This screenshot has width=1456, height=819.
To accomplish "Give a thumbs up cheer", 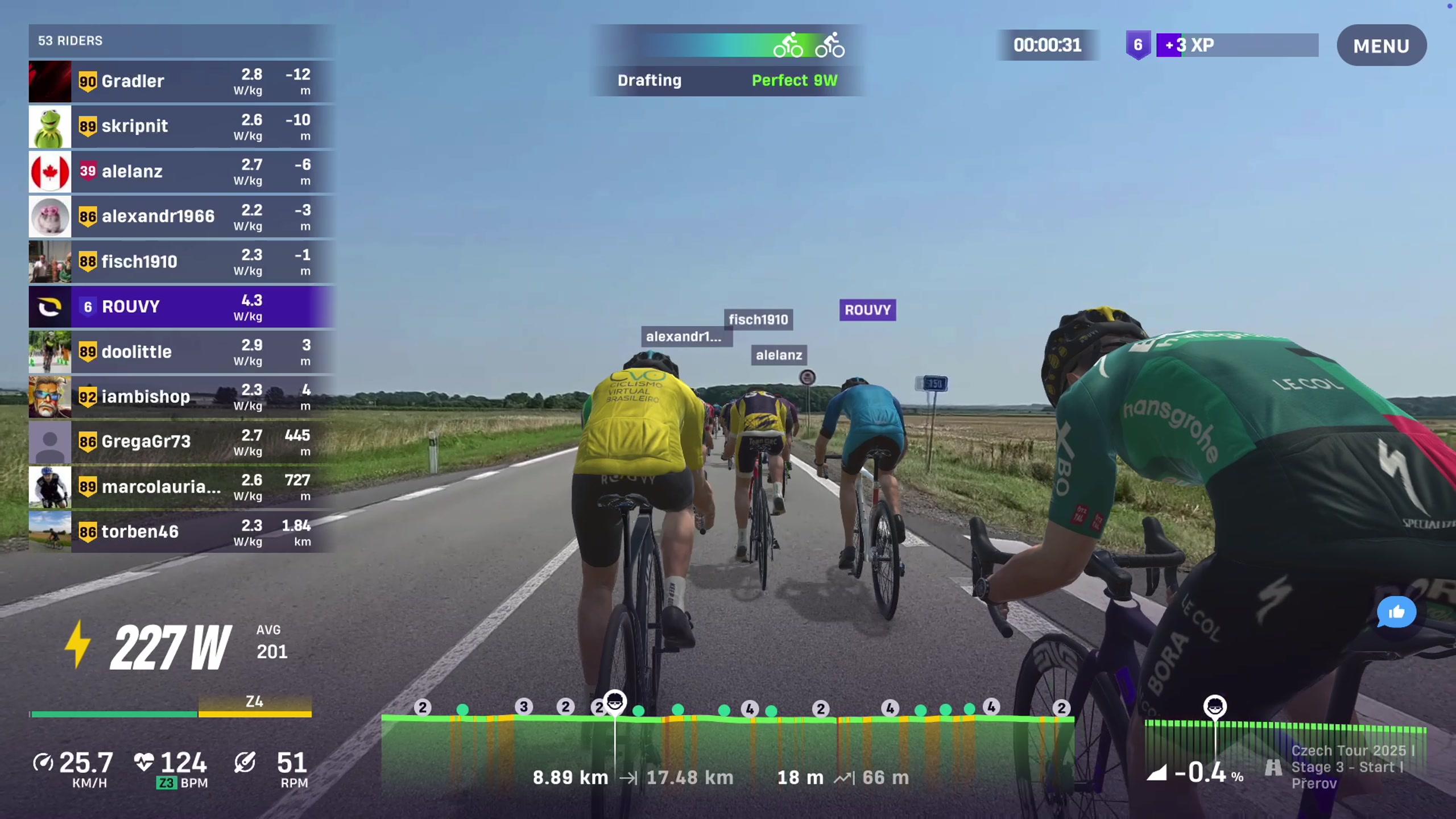I will point(1396,612).
